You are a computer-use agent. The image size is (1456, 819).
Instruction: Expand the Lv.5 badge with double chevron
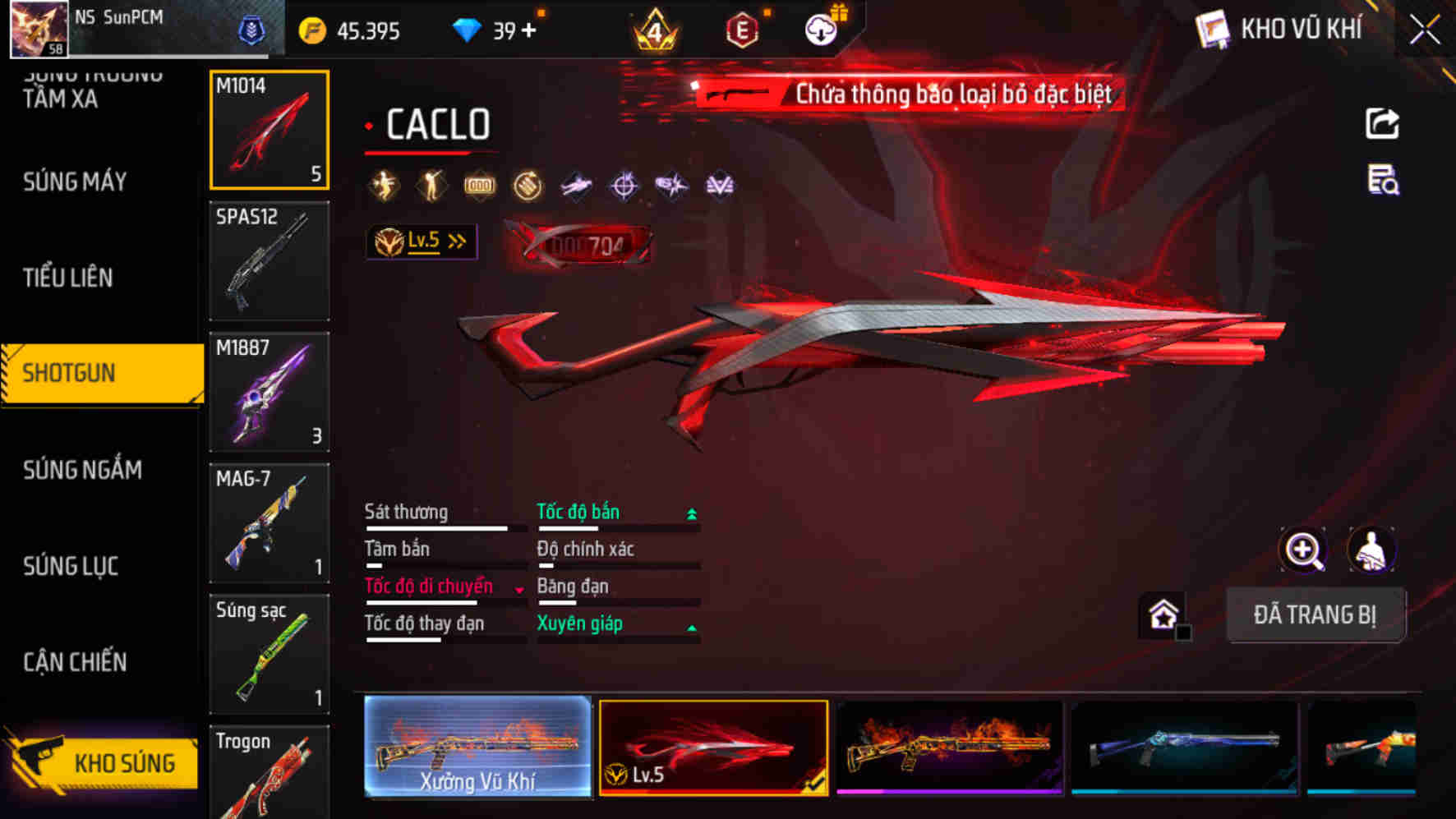[x=422, y=241]
